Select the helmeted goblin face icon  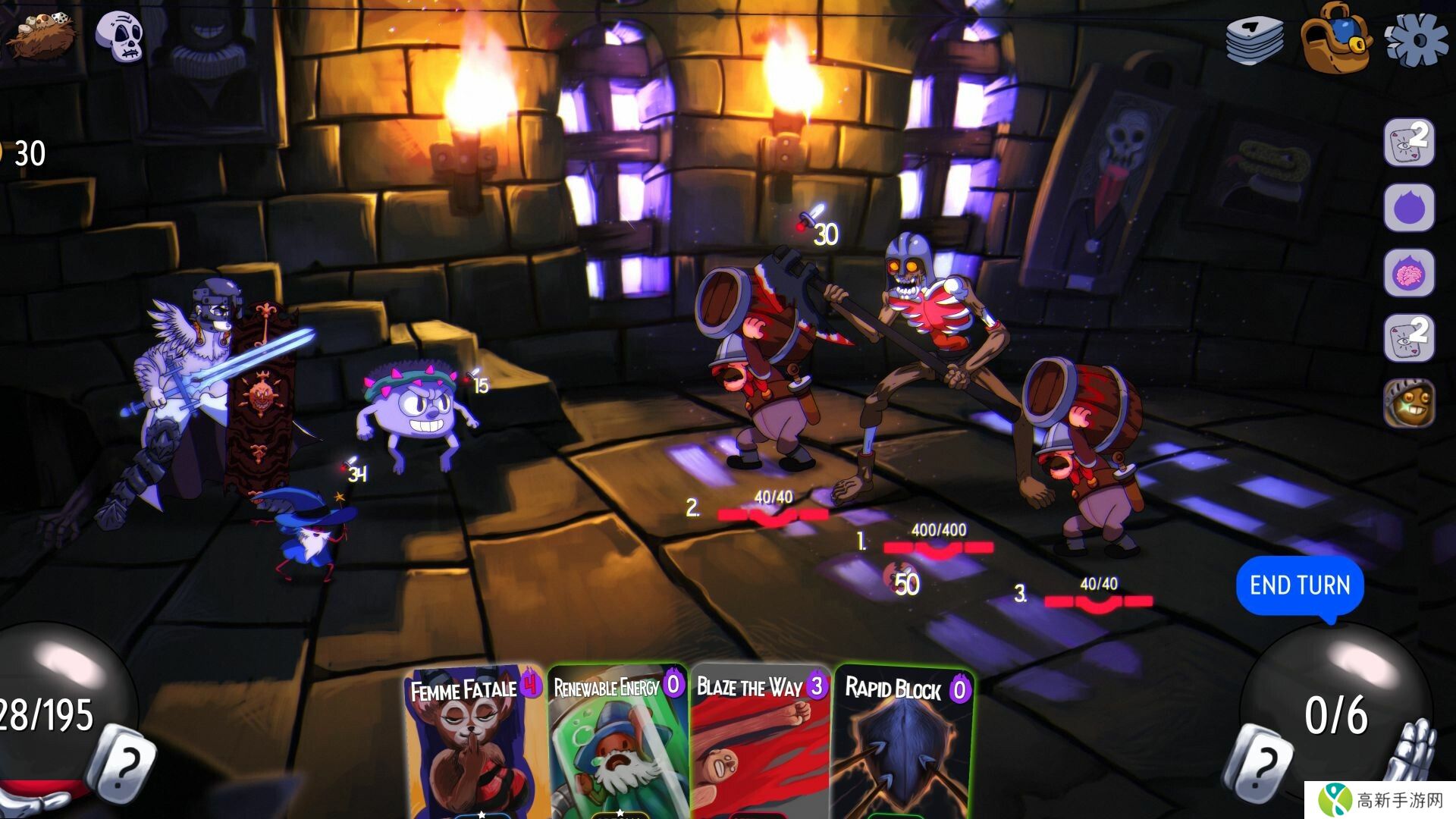(x=1409, y=404)
